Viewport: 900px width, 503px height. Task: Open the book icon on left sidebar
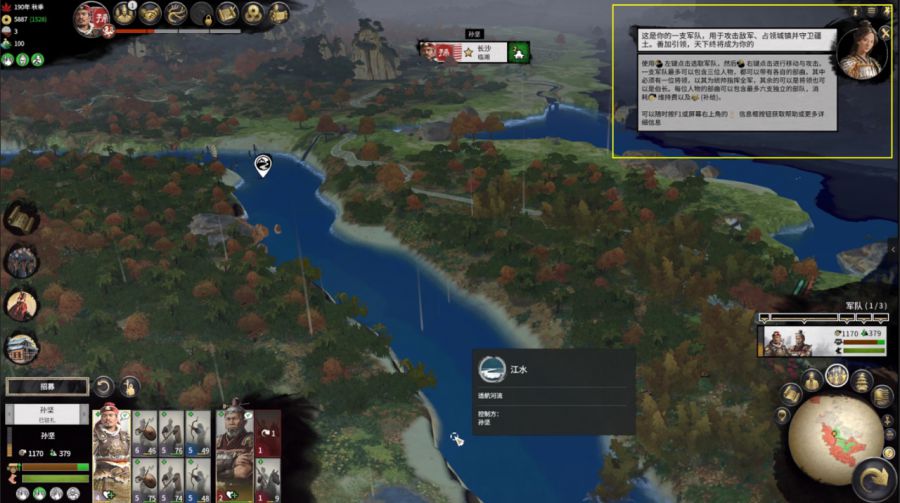click(21, 218)
